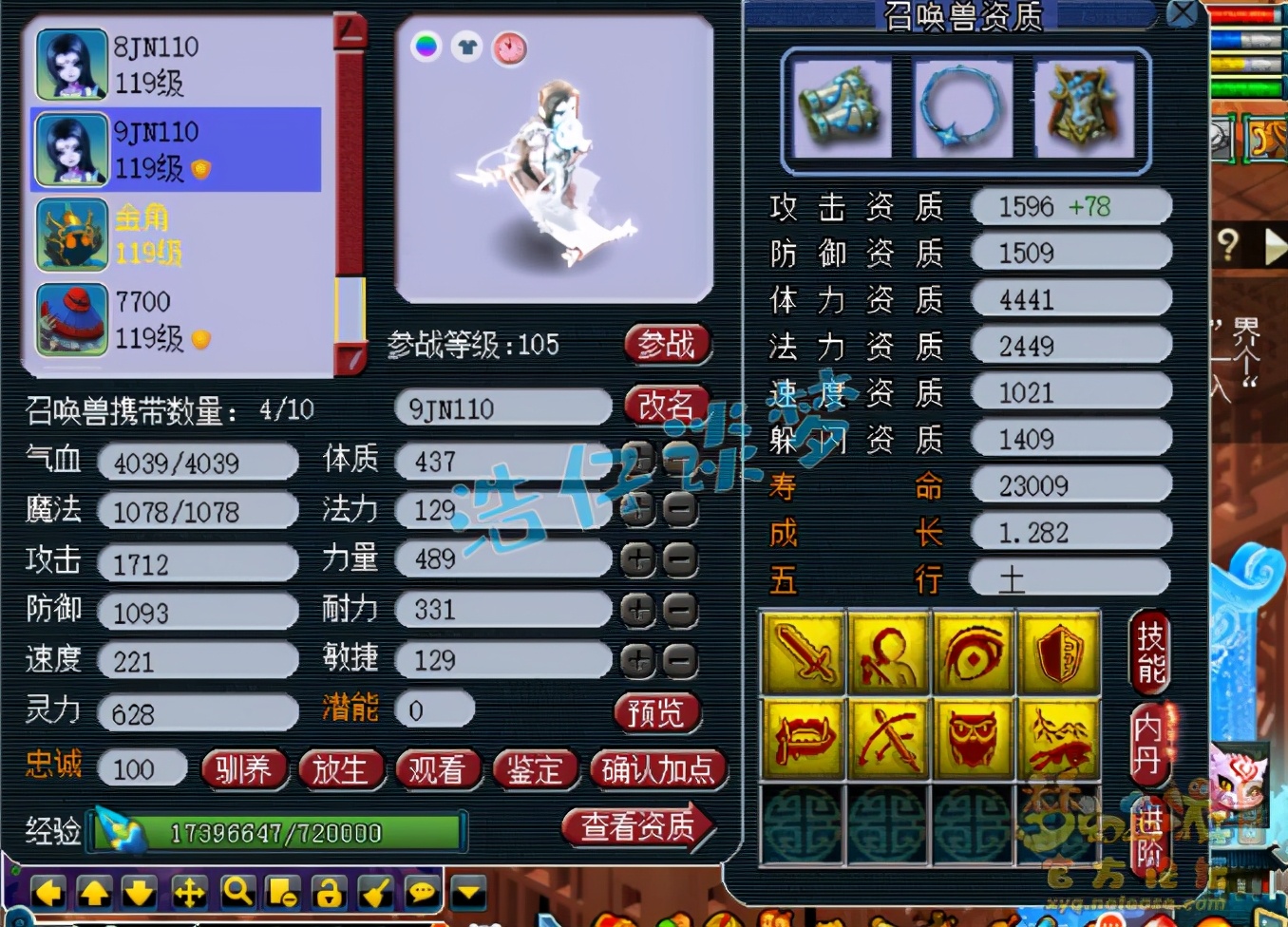Click the broom icon on bottom toolbar

point(376,894)
